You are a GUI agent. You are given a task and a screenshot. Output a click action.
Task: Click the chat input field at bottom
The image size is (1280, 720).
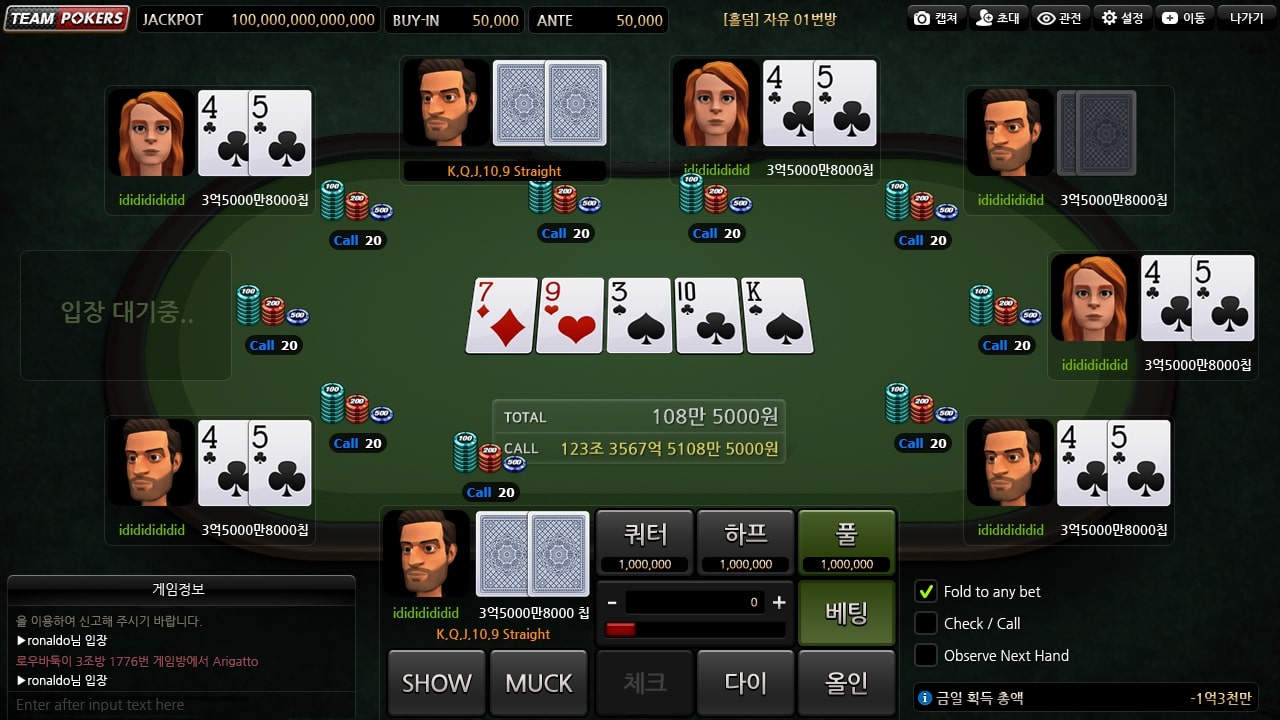pyautogui.click(x=180, y=705)
